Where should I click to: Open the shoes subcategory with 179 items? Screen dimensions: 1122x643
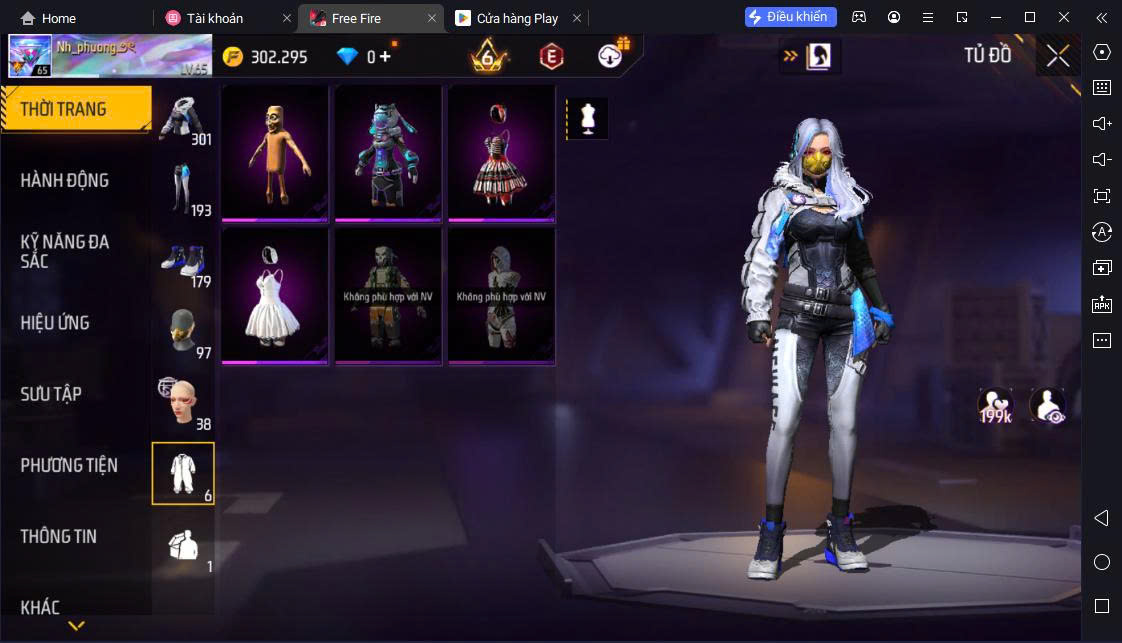coord(183,261)
